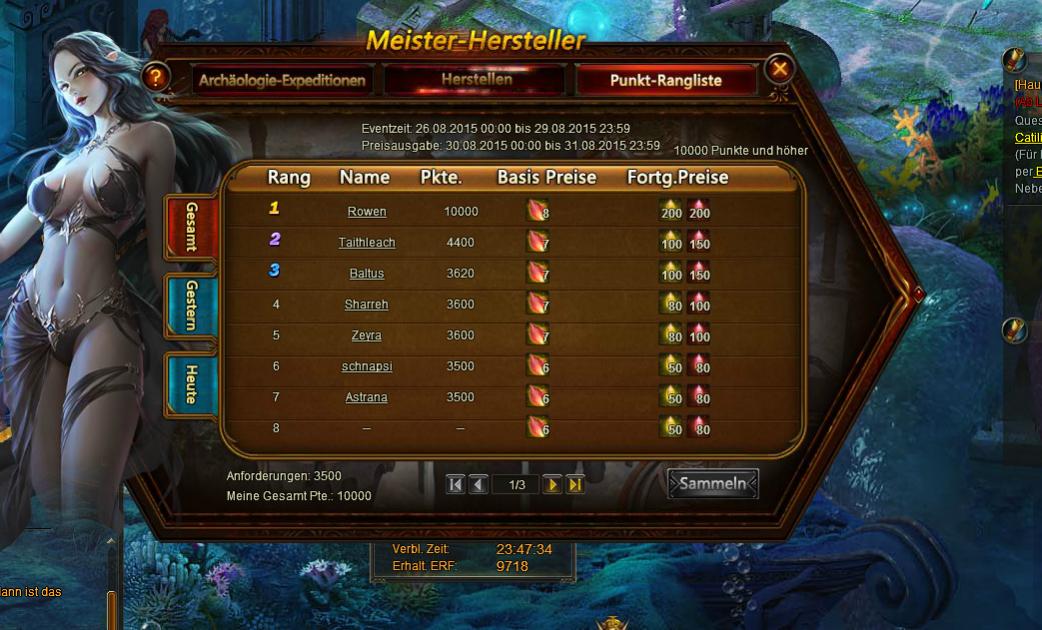Show the Gesamt ranking tab
Screen dimensions: 1042x630
click(x=191, y=226)
